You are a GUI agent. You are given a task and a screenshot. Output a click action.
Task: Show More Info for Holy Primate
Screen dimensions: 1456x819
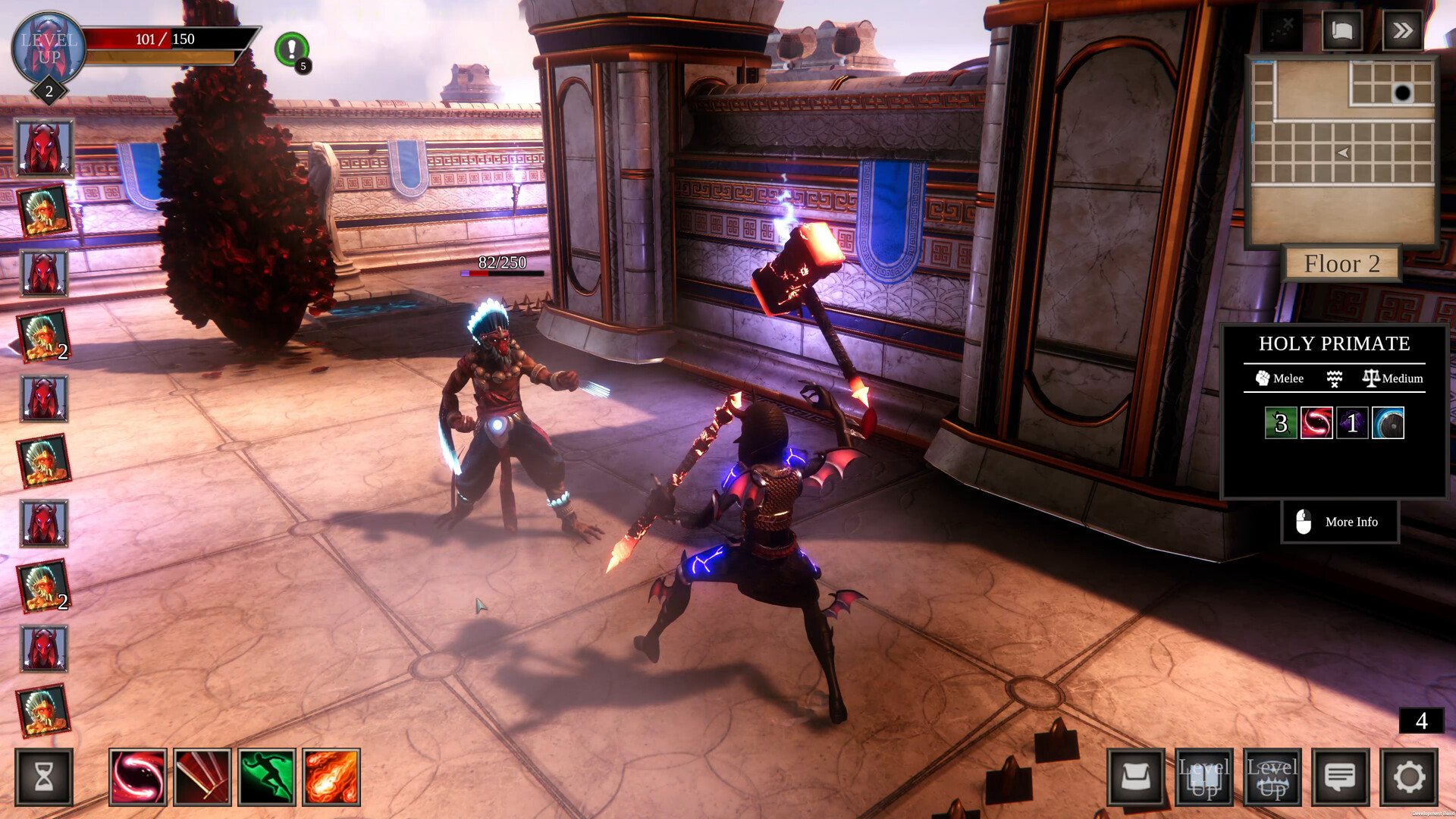point(1340,522)
